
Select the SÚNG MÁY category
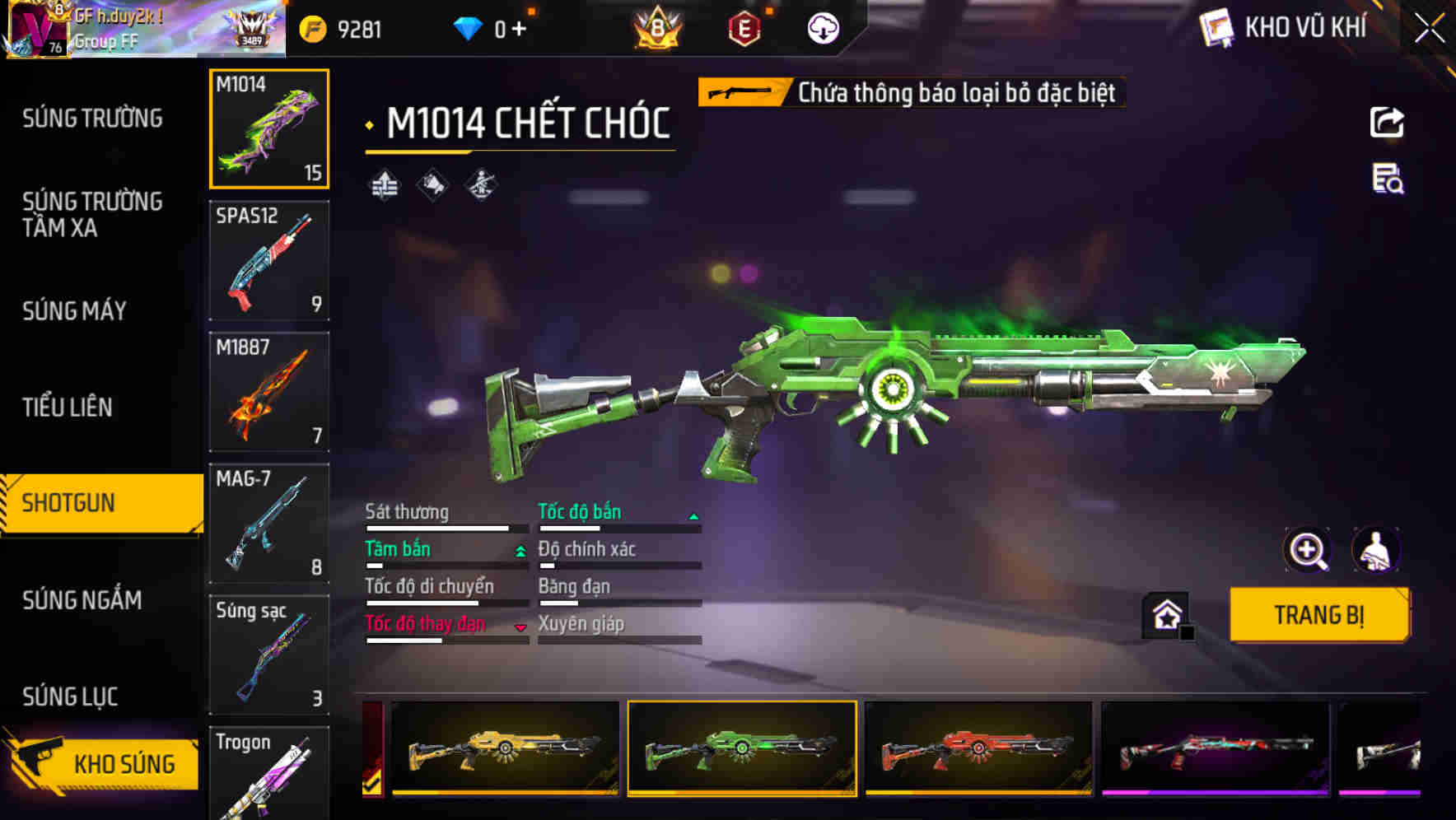point(74,310)
